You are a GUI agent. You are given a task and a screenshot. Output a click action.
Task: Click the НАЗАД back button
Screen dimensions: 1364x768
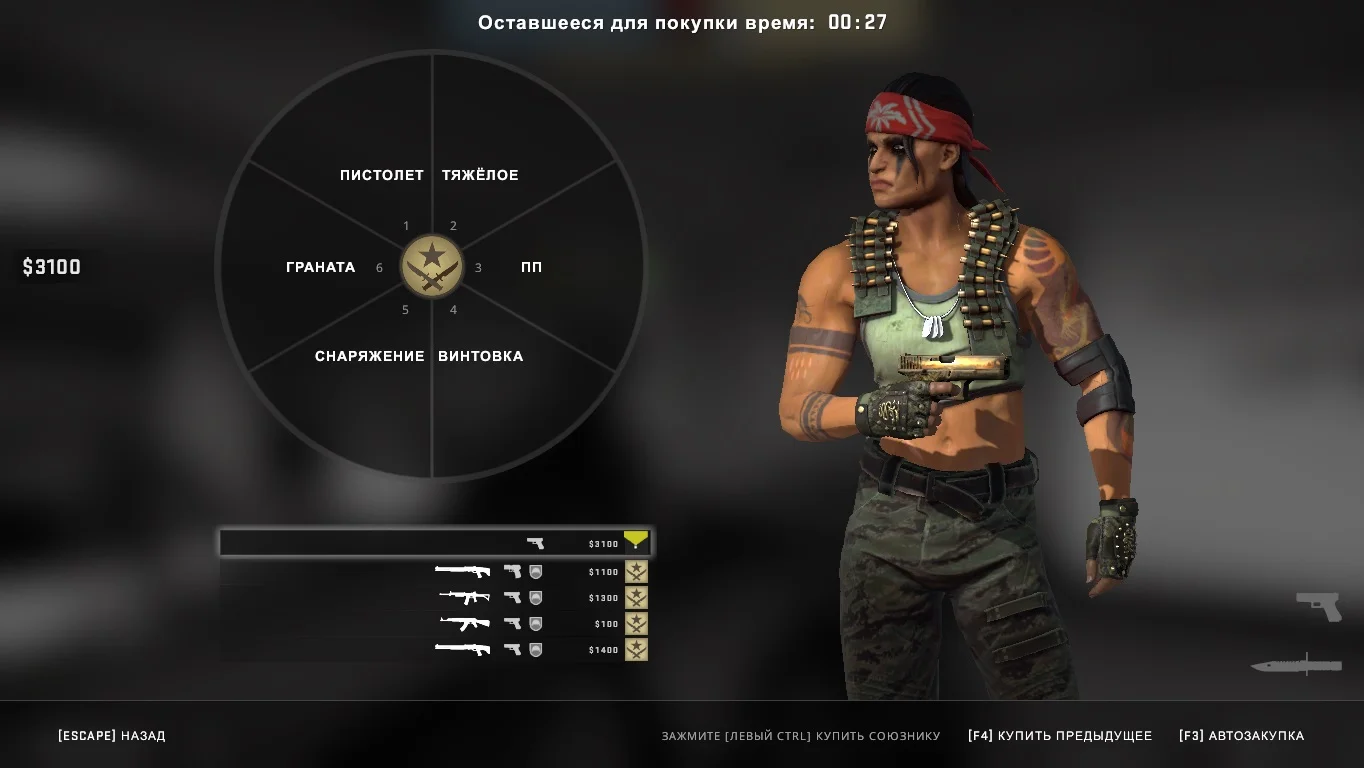112,736
